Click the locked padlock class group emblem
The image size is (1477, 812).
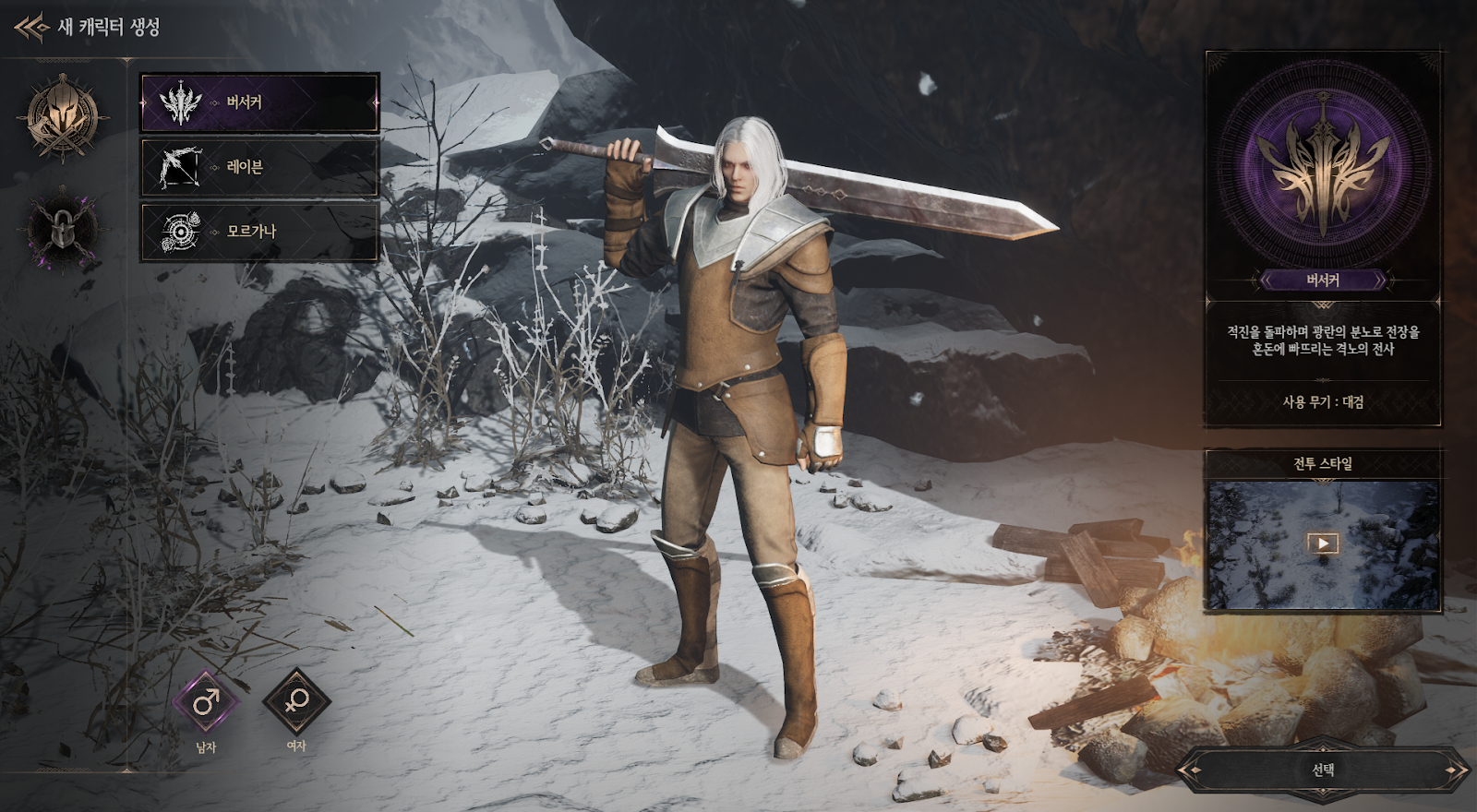62,229
